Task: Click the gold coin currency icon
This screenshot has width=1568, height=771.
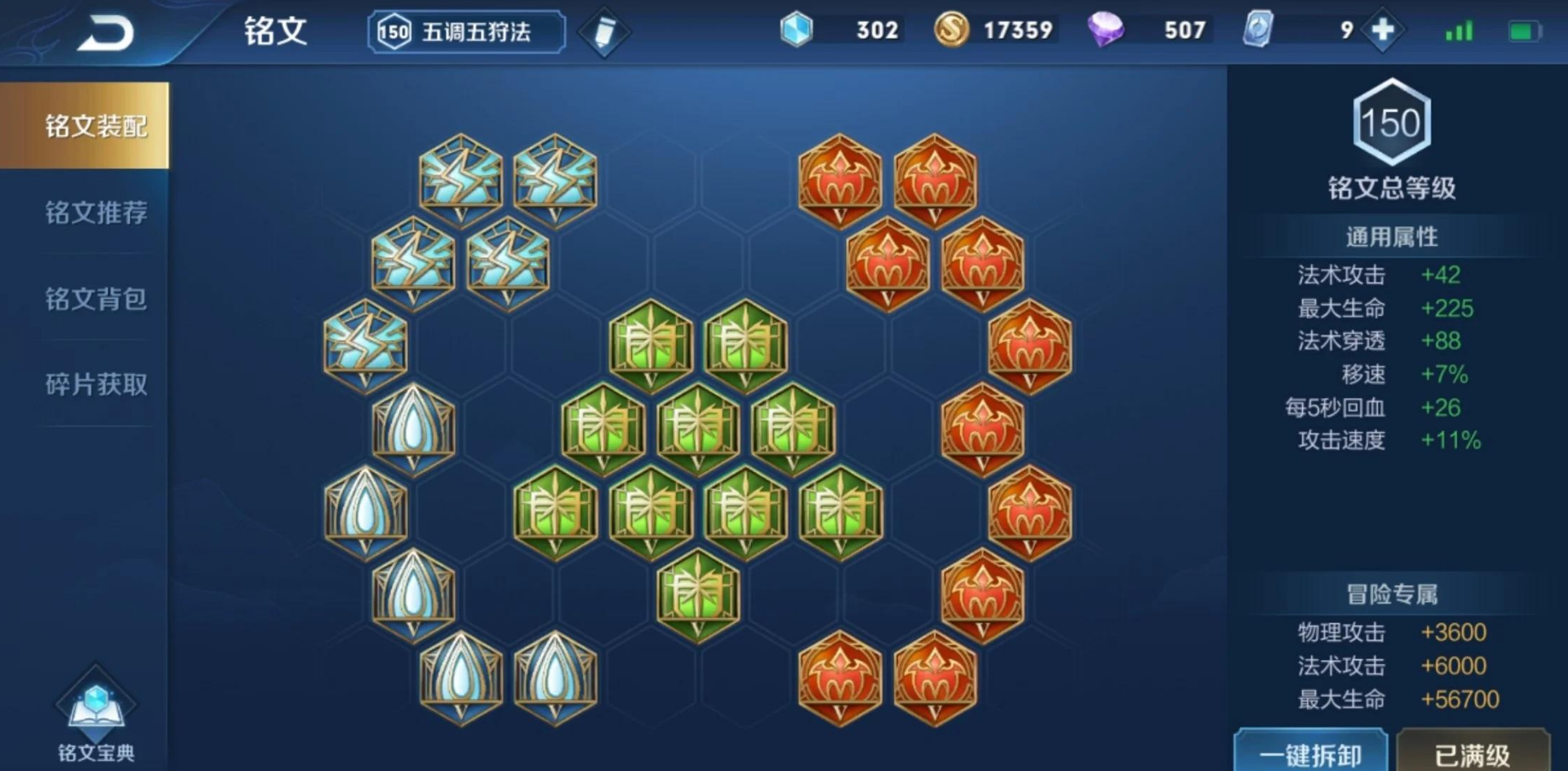Action: [x=954, y=29]
